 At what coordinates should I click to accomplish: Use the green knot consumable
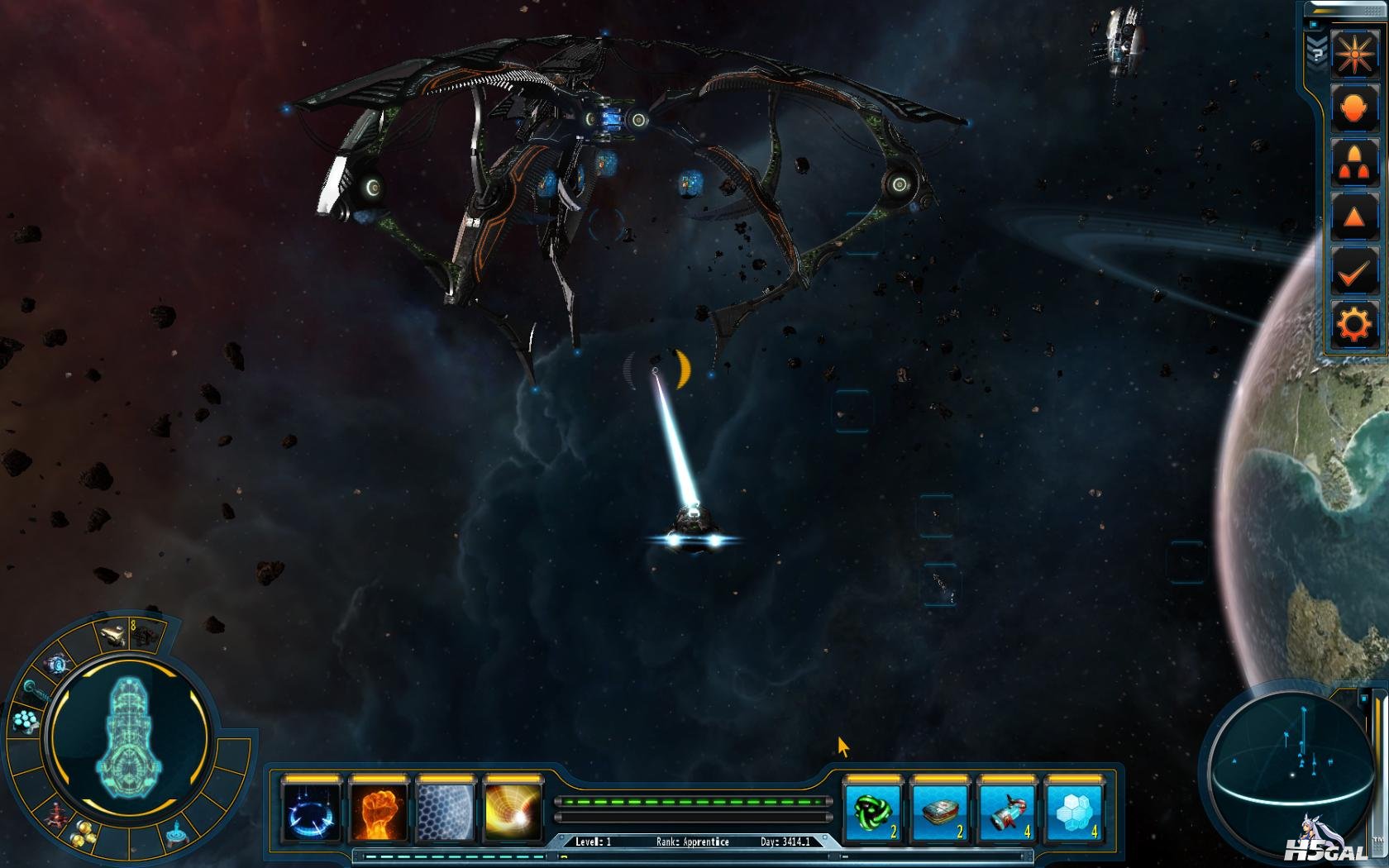873,812
